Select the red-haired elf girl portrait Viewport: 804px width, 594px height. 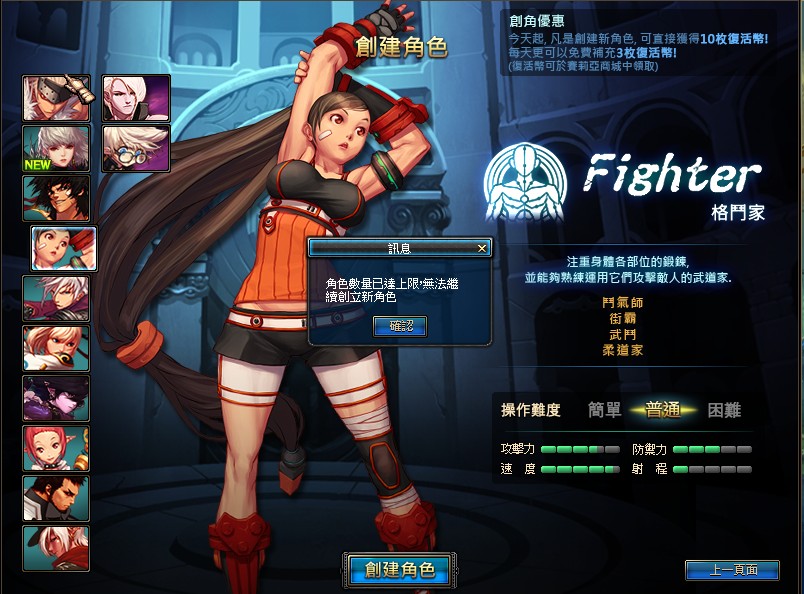(x=57, y=448)
